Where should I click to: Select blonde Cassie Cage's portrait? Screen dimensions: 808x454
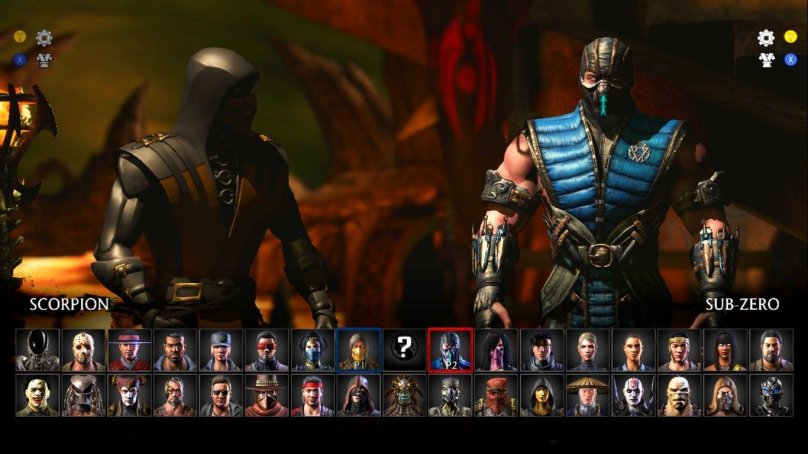(588, 351)
